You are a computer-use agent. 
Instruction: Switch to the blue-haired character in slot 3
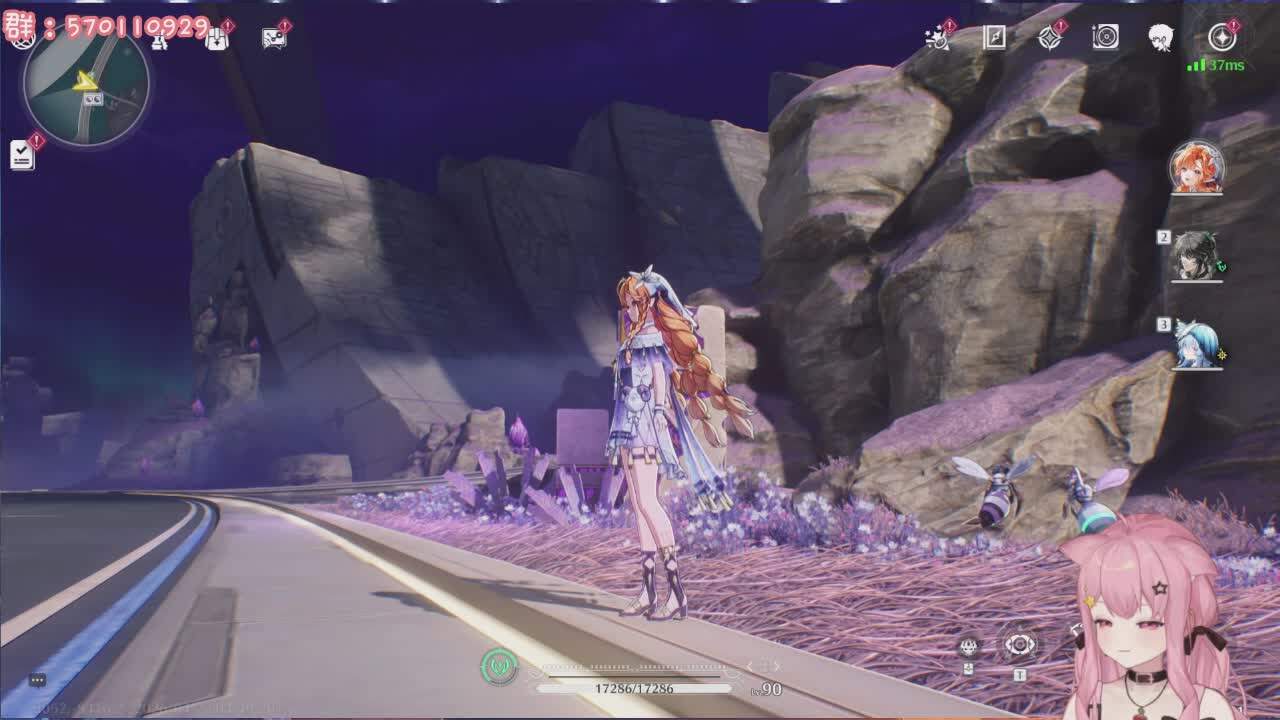[1197, 345]
